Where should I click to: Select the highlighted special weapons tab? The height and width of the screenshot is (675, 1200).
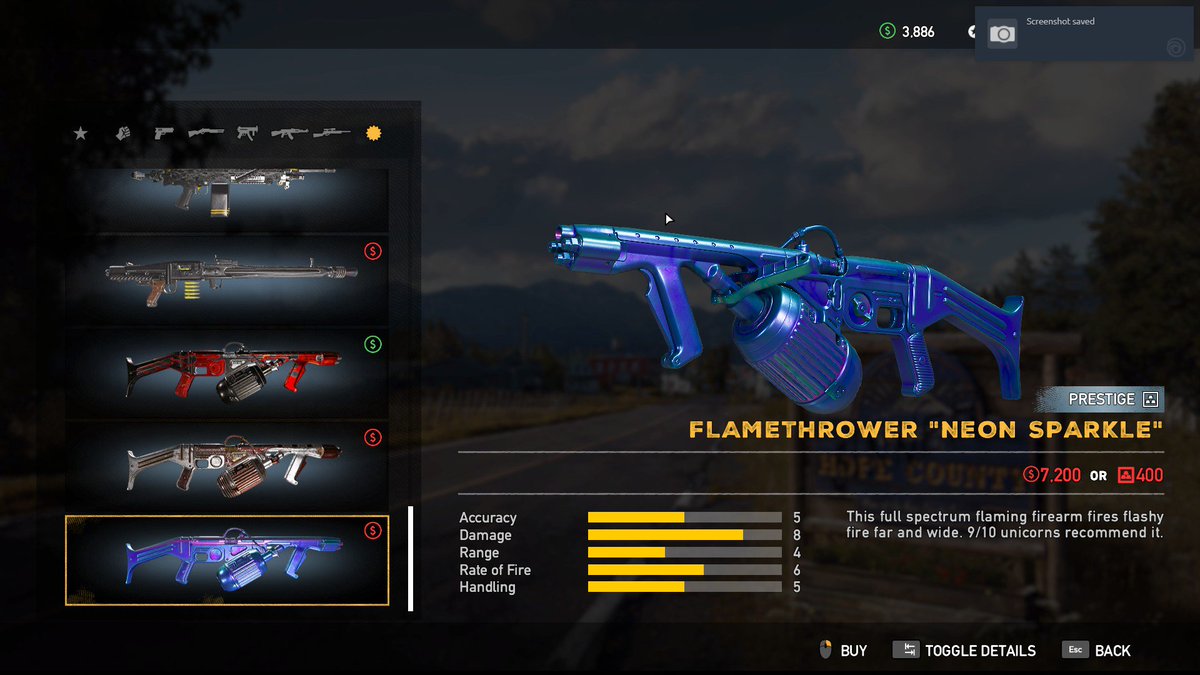pos(374,133)
